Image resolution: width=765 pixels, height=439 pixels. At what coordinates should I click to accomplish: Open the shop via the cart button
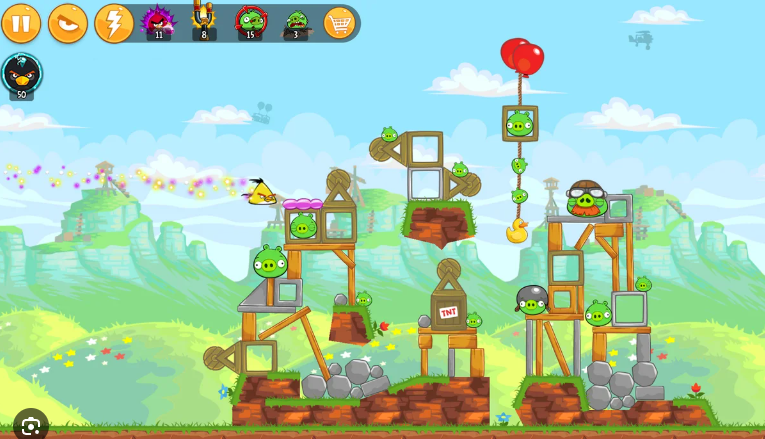tap(340, 22)
